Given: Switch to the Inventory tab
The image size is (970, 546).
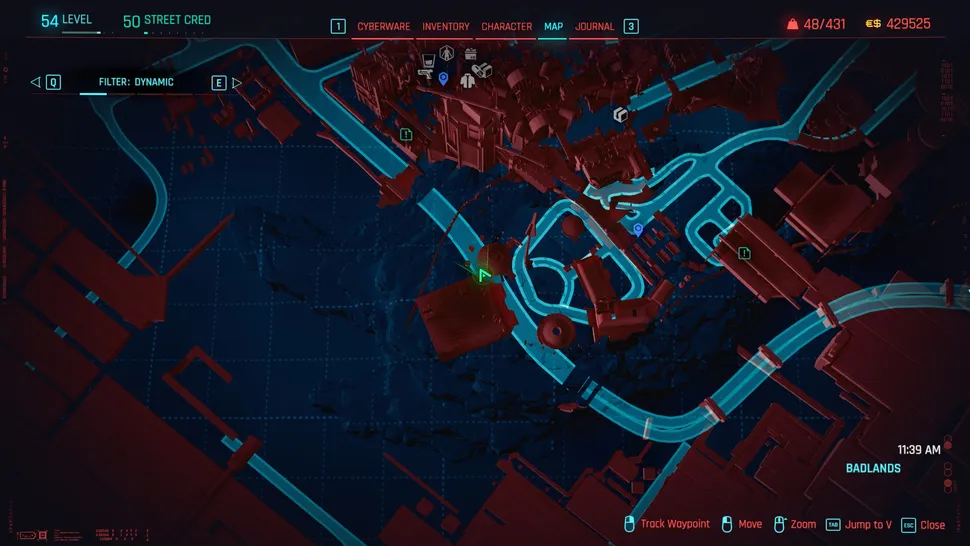Looking at the screenshot, I should pos(445,27).
